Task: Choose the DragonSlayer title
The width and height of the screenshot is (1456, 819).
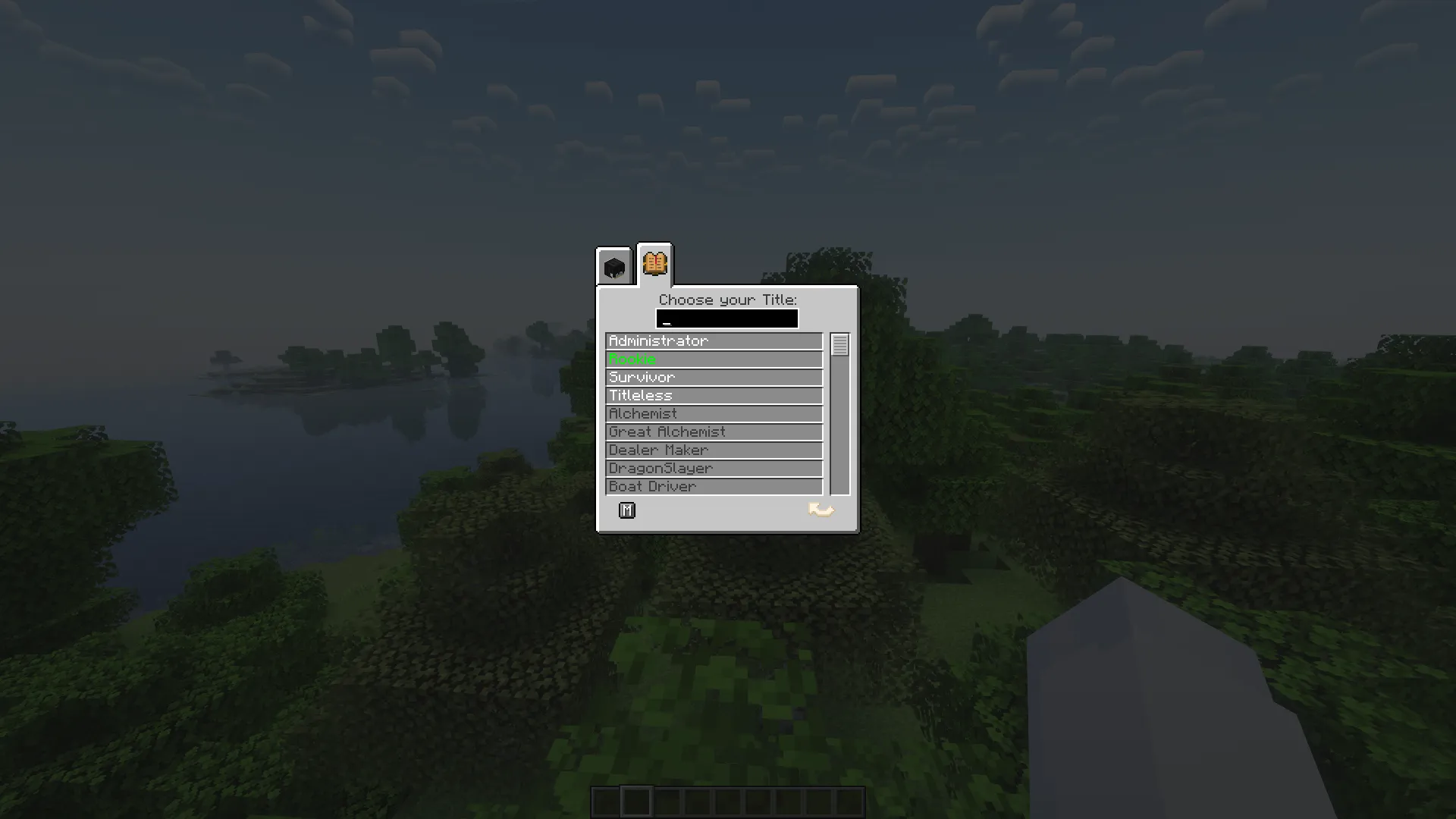Action: (713, 468)
